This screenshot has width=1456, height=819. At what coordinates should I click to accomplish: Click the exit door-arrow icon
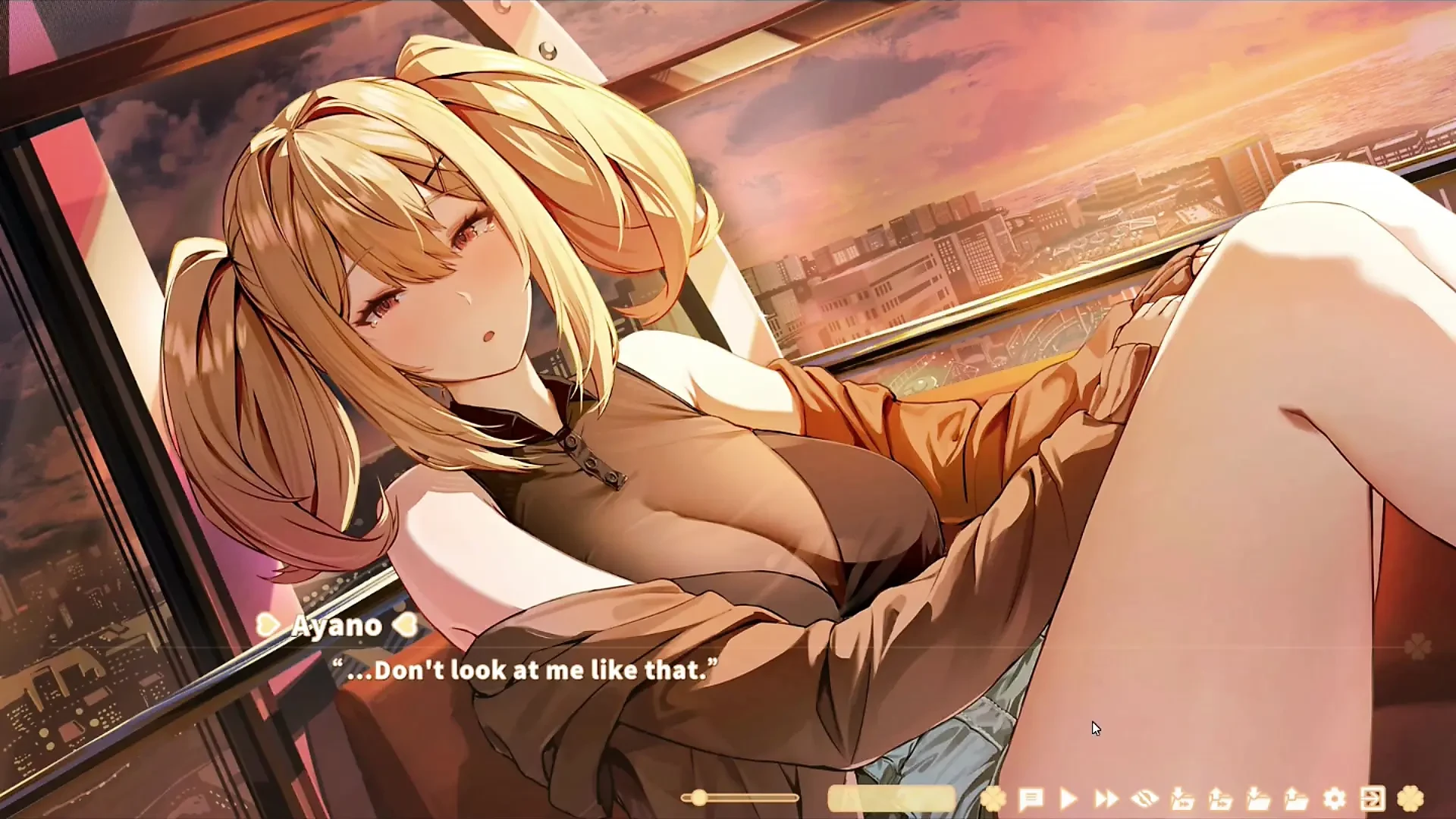tap(1373, 799)
